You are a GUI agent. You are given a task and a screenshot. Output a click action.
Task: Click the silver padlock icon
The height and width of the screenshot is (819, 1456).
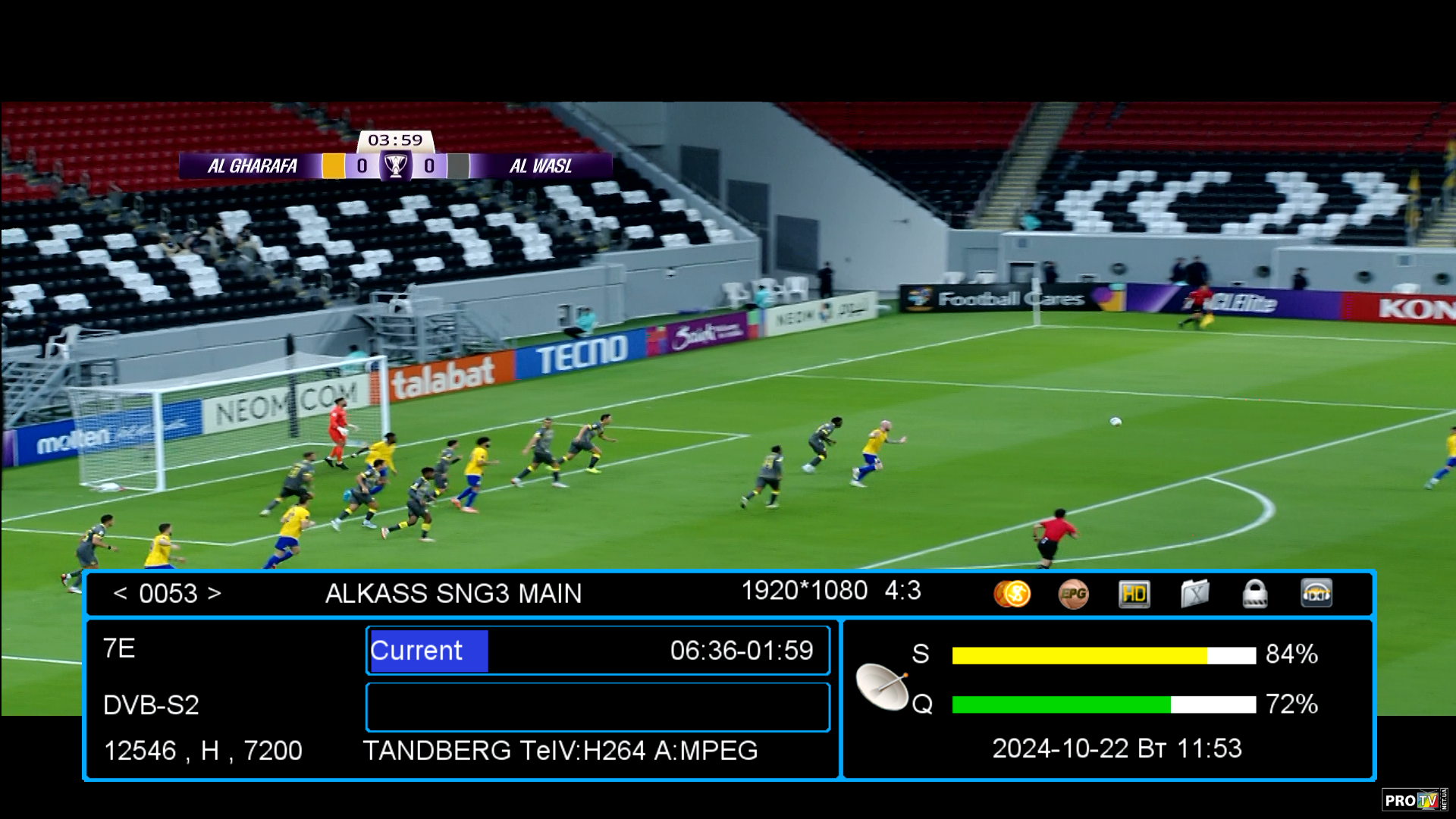[x=1255, y=594]
